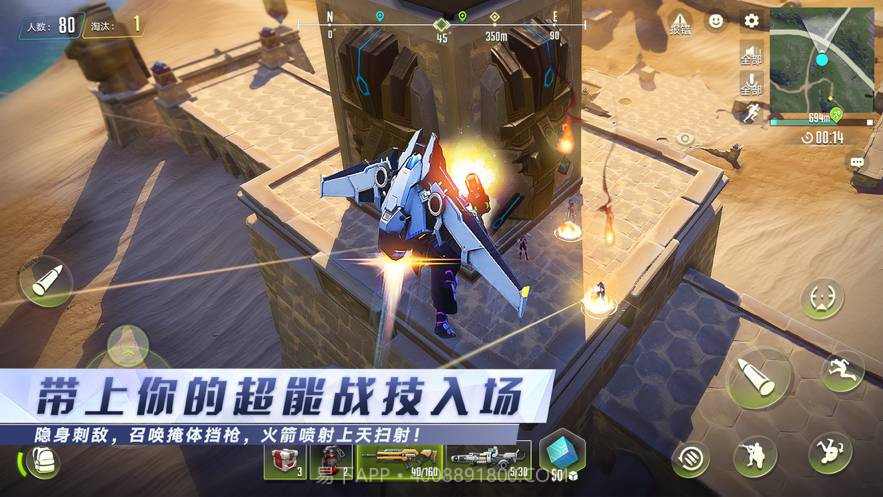Toggle the eye free-look button
883x497 pixels.
tap(684, 138)
